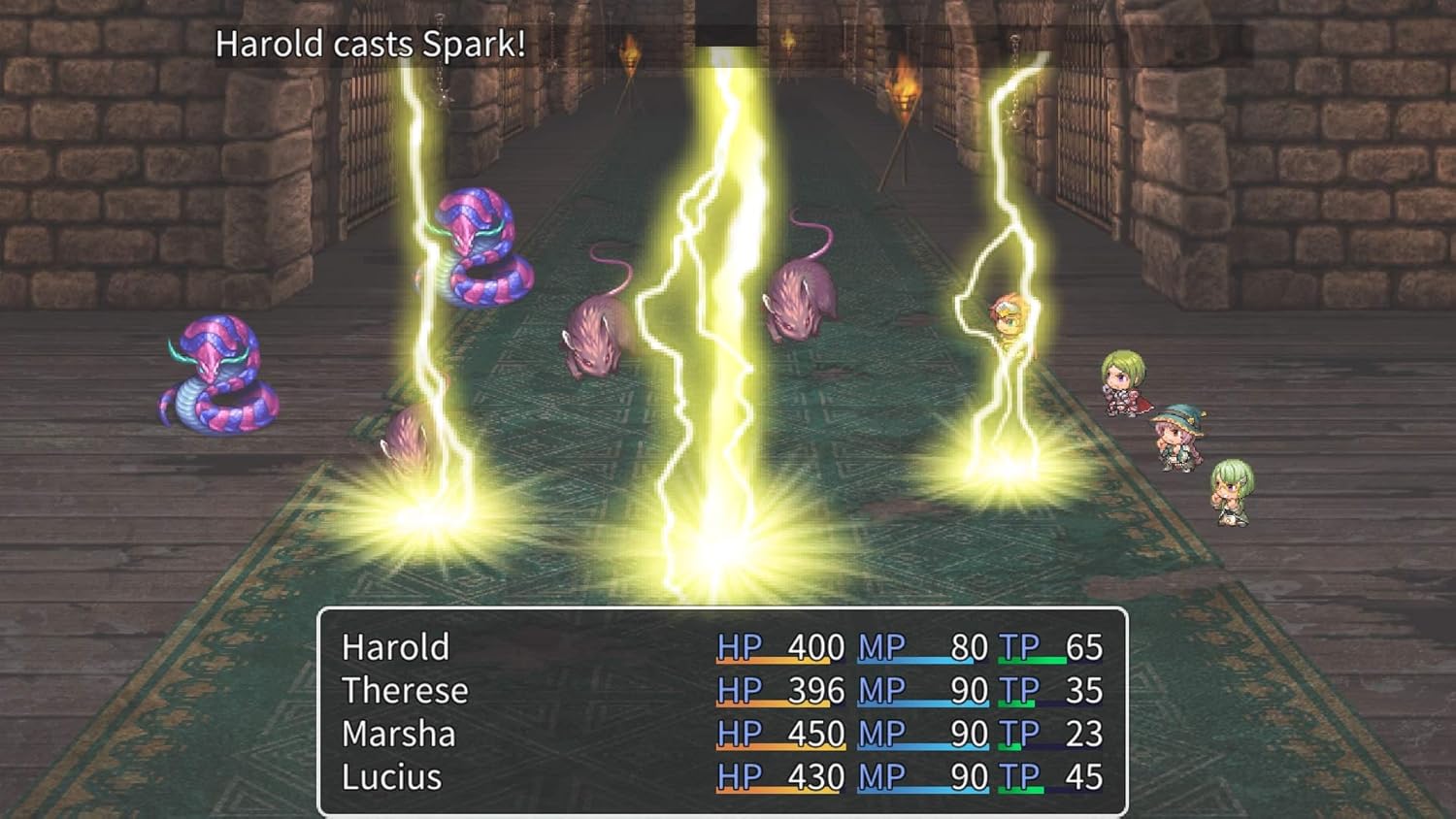
Task: Select the witch-hat Marsha sprite
Action: click(1179, 442)
